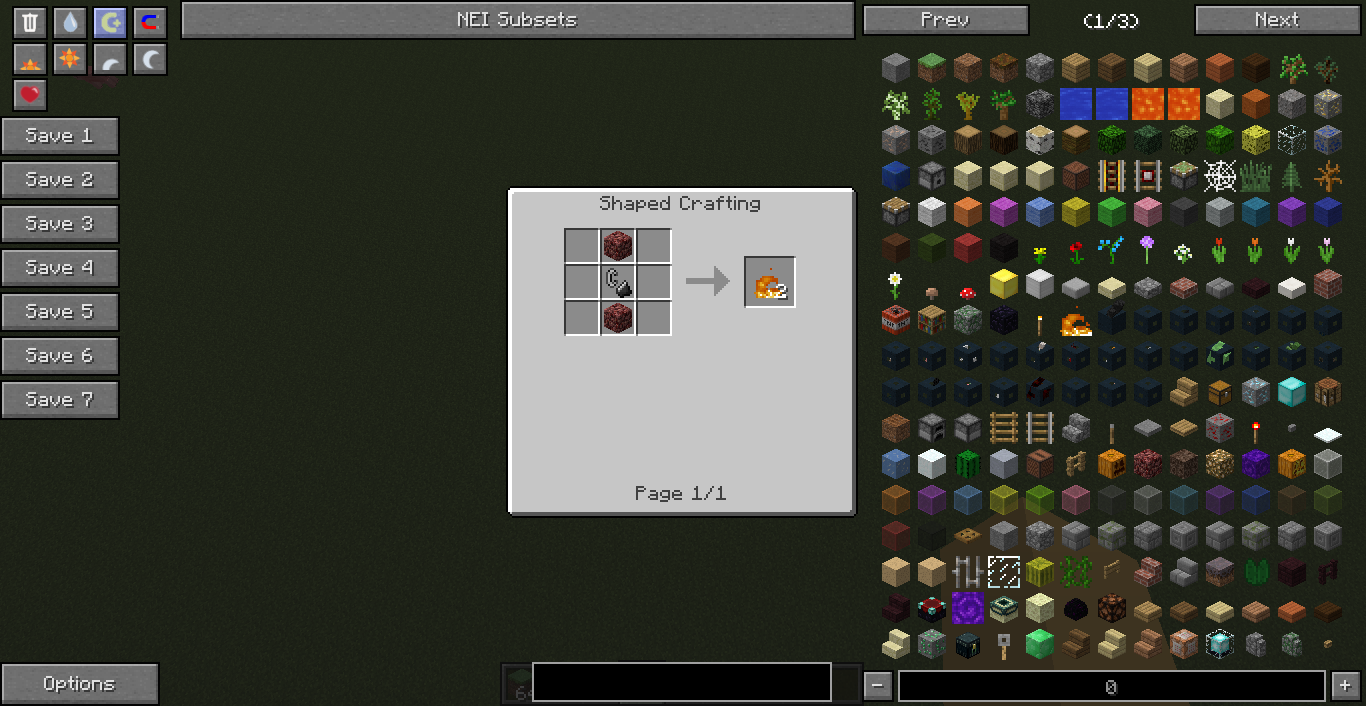Click the Save 1 button
Image resolution: width=1366 pixels, height=706 pixels.
[60, 136]
